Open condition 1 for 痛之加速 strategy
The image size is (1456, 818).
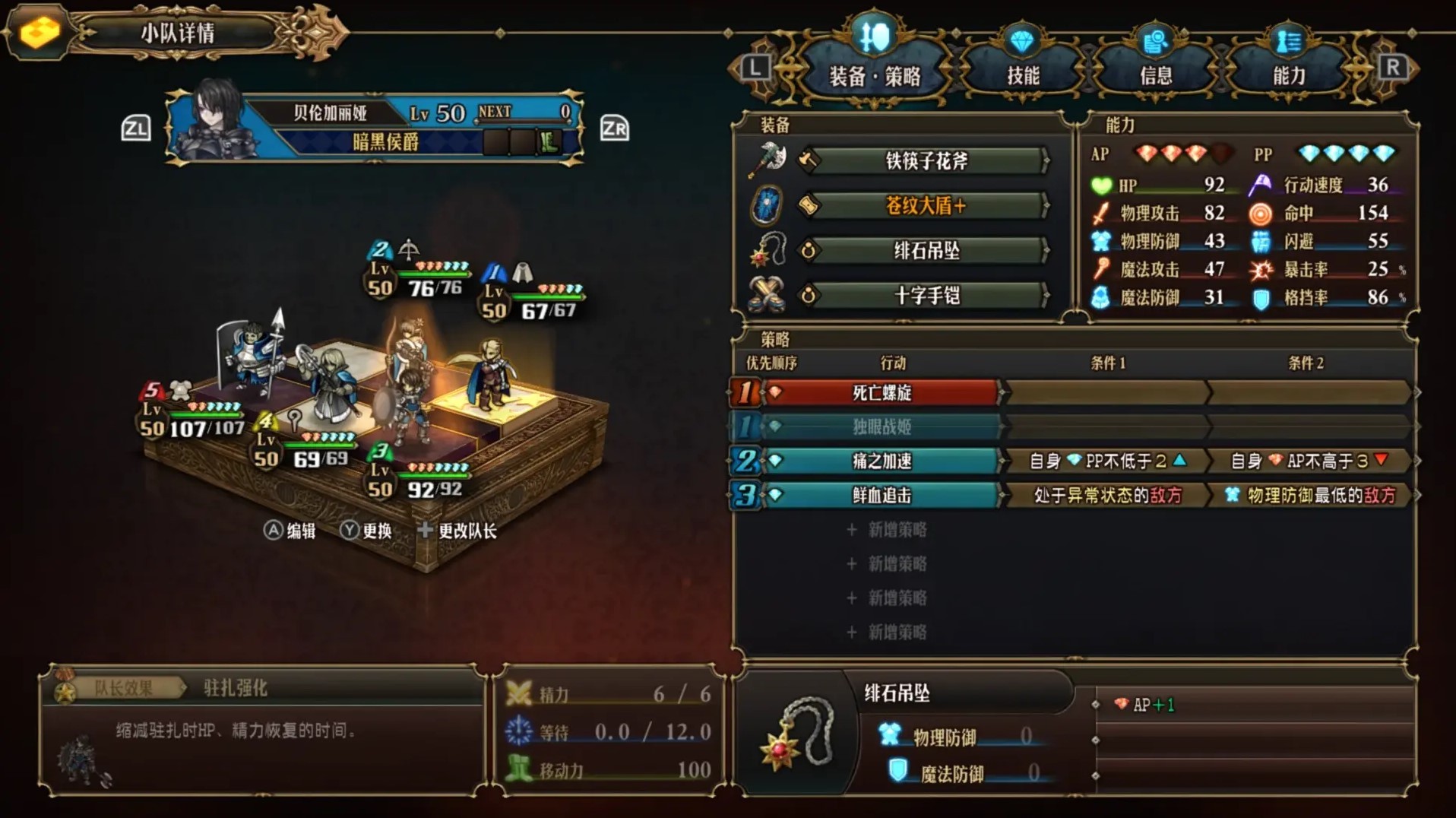pos(1106,460)
